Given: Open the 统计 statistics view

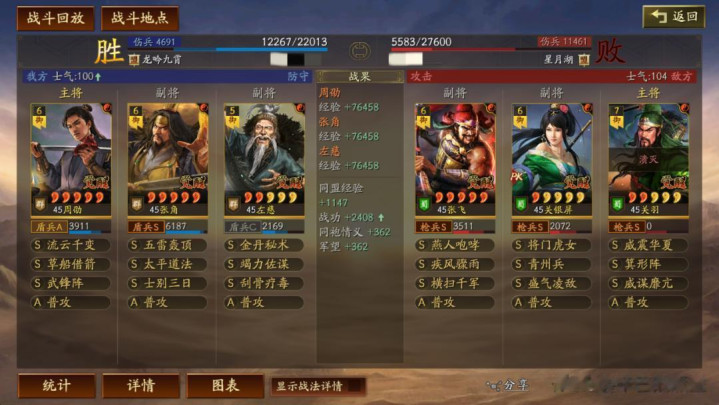Looking at the screenshot, I should pos(56,385).
